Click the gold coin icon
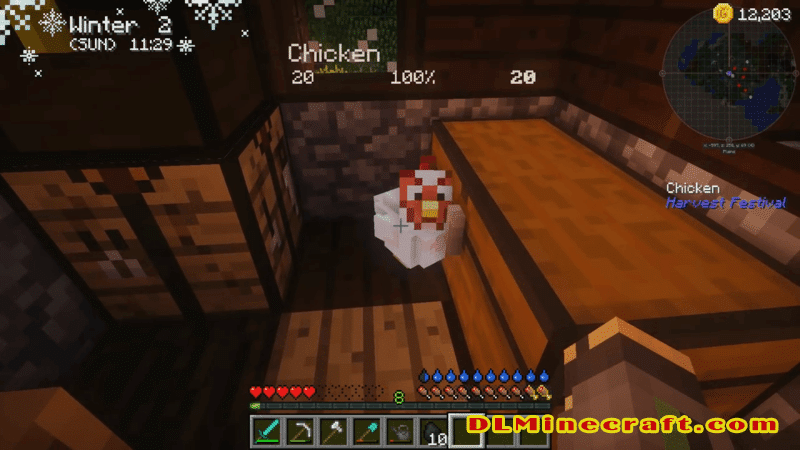The width and height of the screenshot is (800, 450). 719,13
